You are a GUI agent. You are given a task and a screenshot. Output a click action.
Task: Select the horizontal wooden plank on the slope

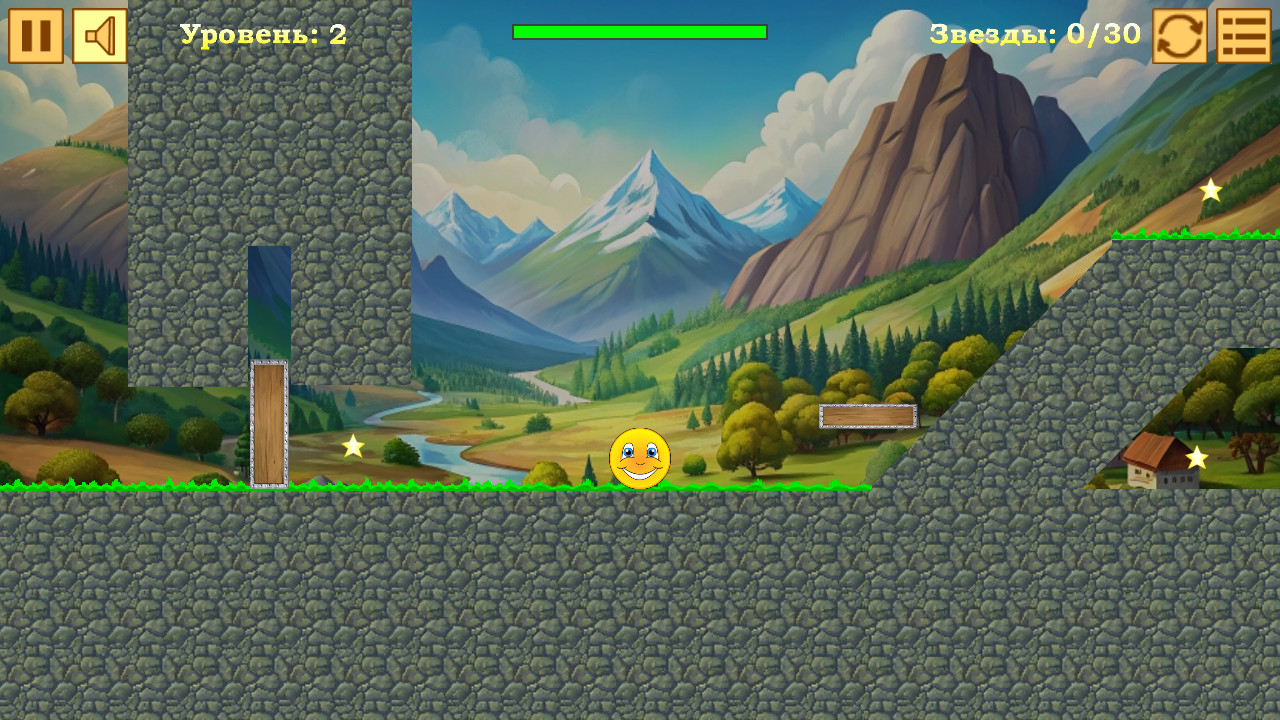point(867,416)
